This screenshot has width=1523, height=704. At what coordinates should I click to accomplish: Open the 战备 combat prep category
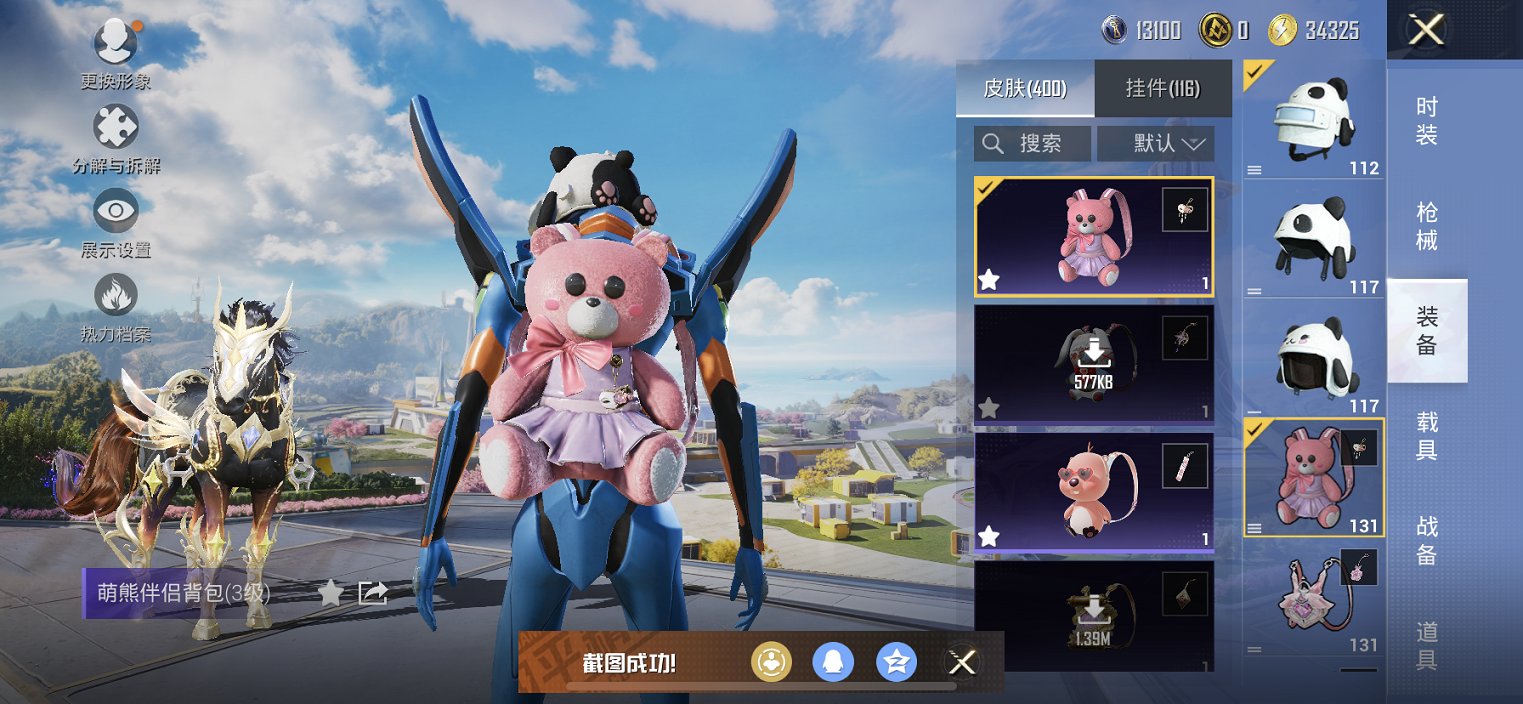tap(1427, 541)
